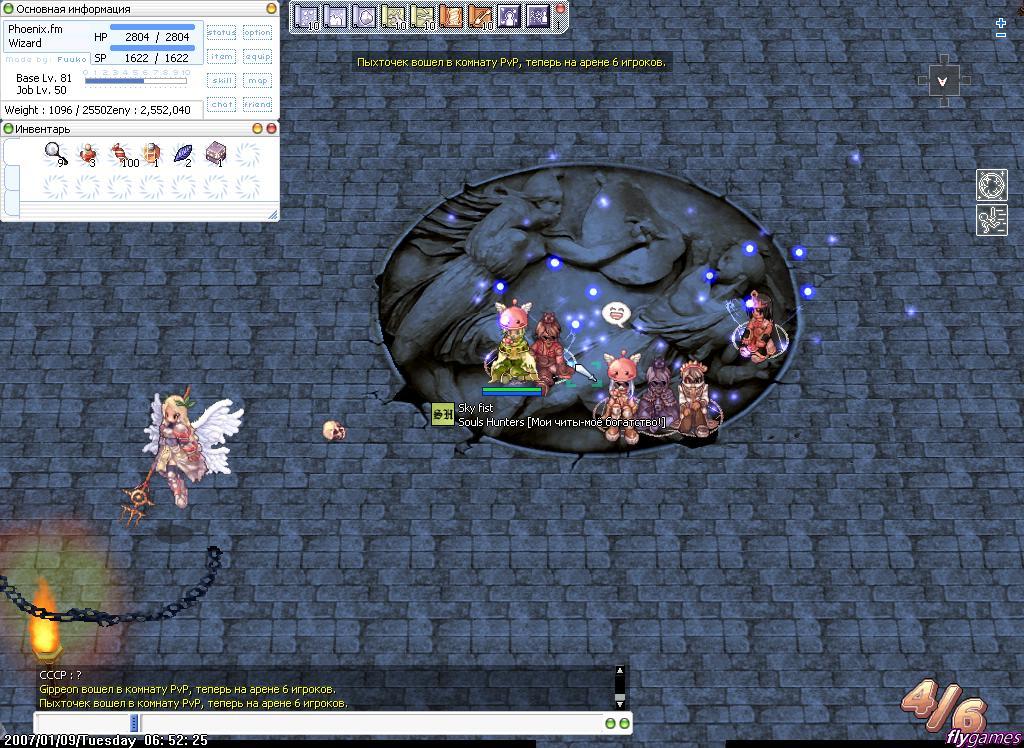This screenshot has width=1024, height=748.
Task: Show the map via the map button
Action: pos(257,81)
